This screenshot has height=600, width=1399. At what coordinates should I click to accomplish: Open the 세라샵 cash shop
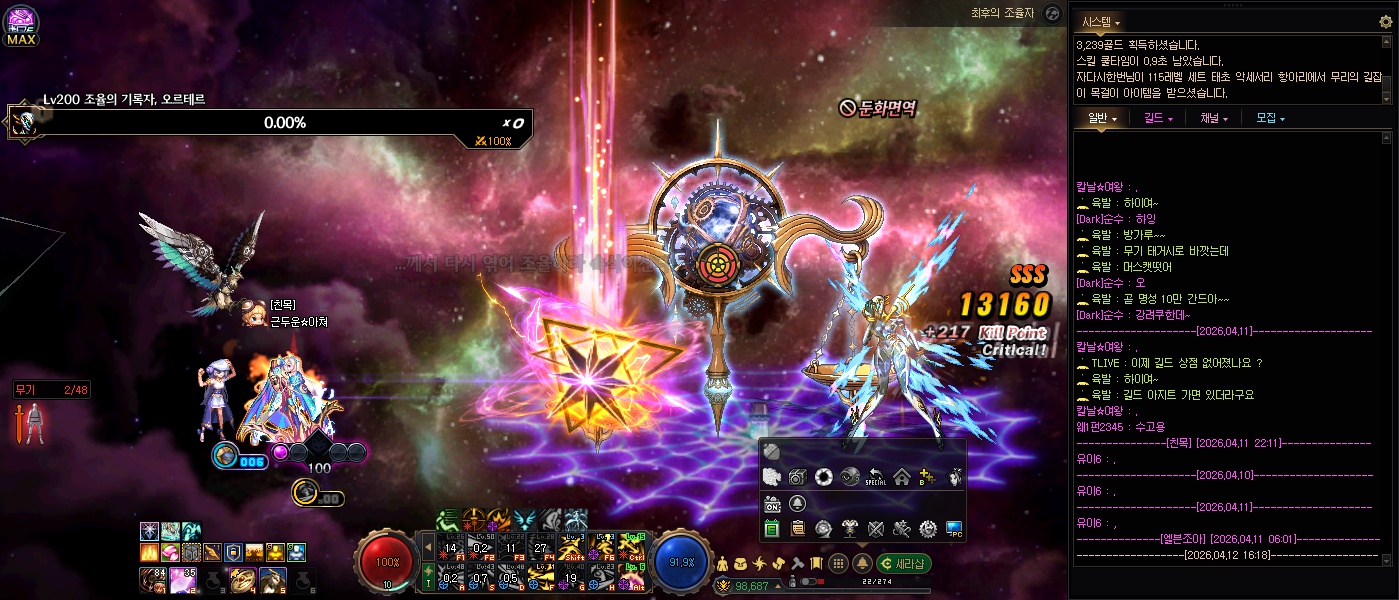point(905,563)
